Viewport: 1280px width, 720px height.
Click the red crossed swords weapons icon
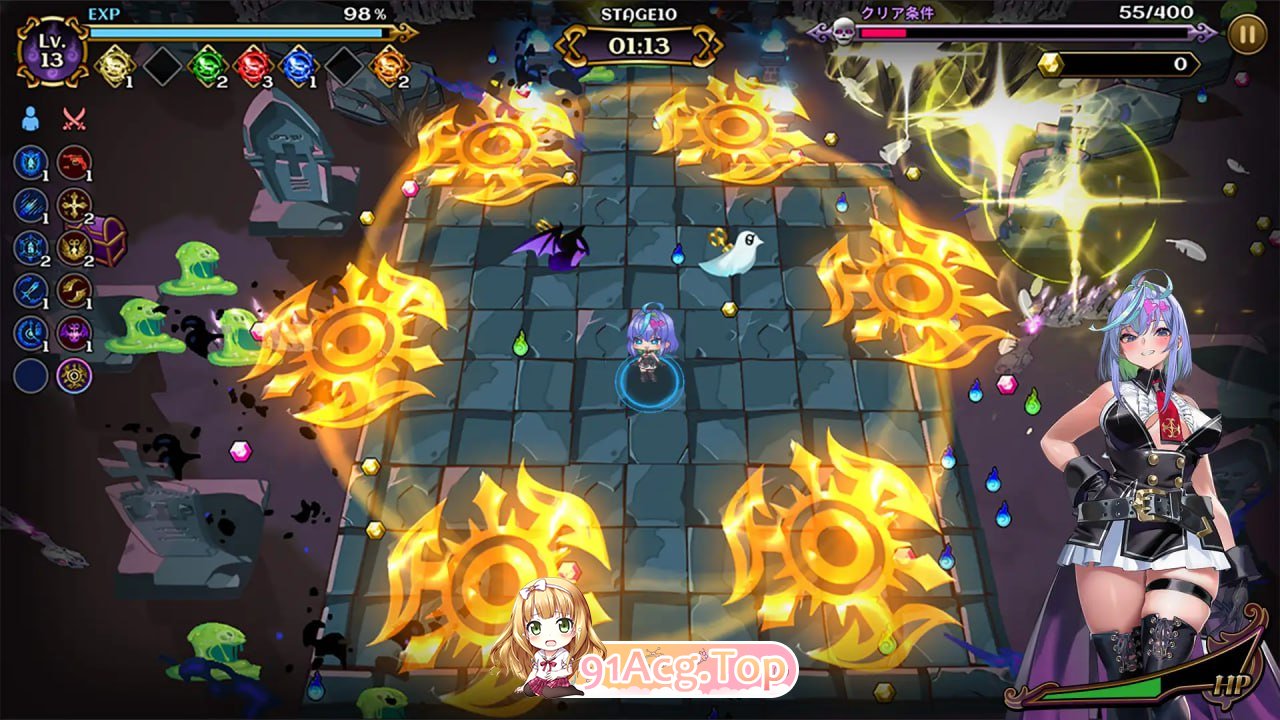click(x=74, y=120)
